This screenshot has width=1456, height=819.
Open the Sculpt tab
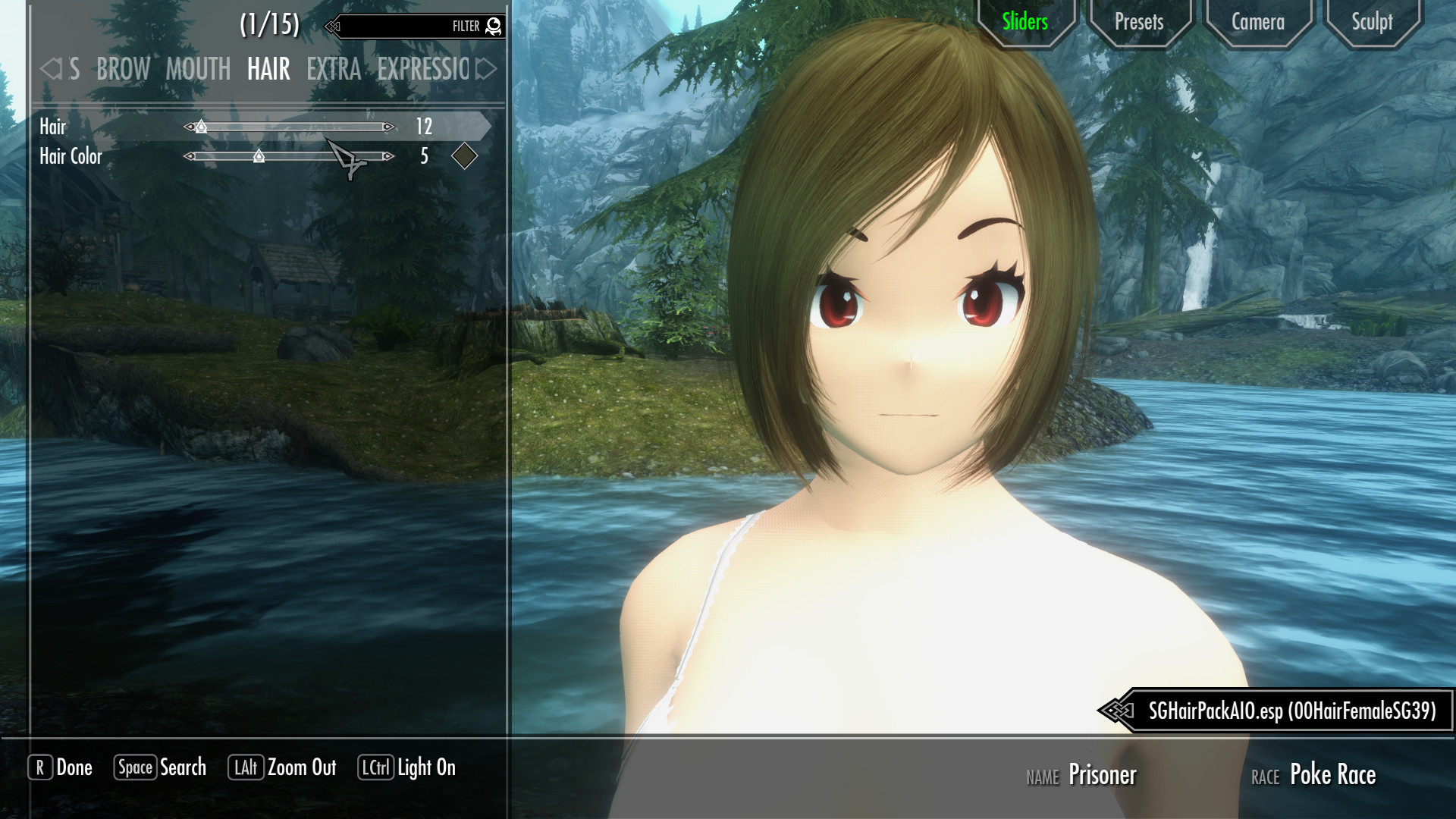click(1372, 22)
